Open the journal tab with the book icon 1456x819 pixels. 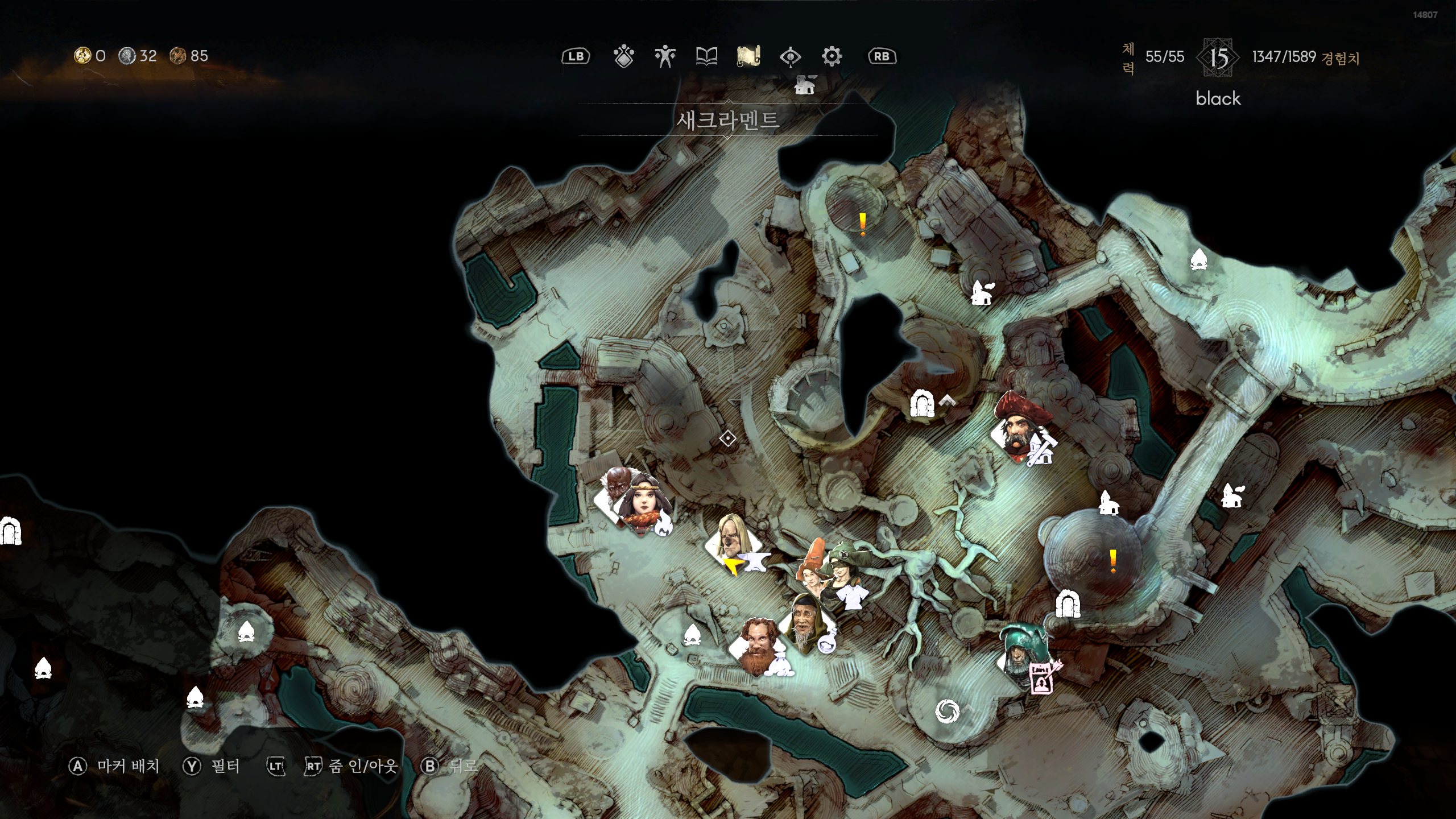706,56
